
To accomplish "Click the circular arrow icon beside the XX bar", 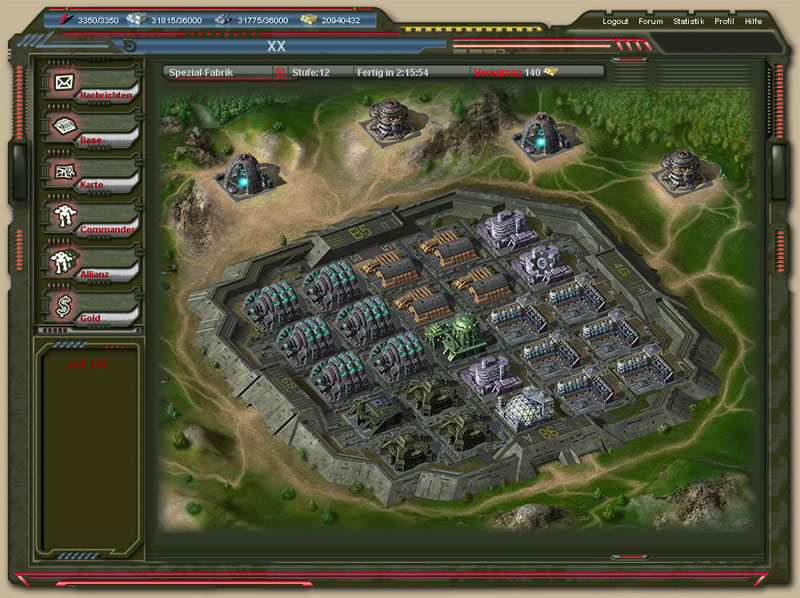I will 129,45.
